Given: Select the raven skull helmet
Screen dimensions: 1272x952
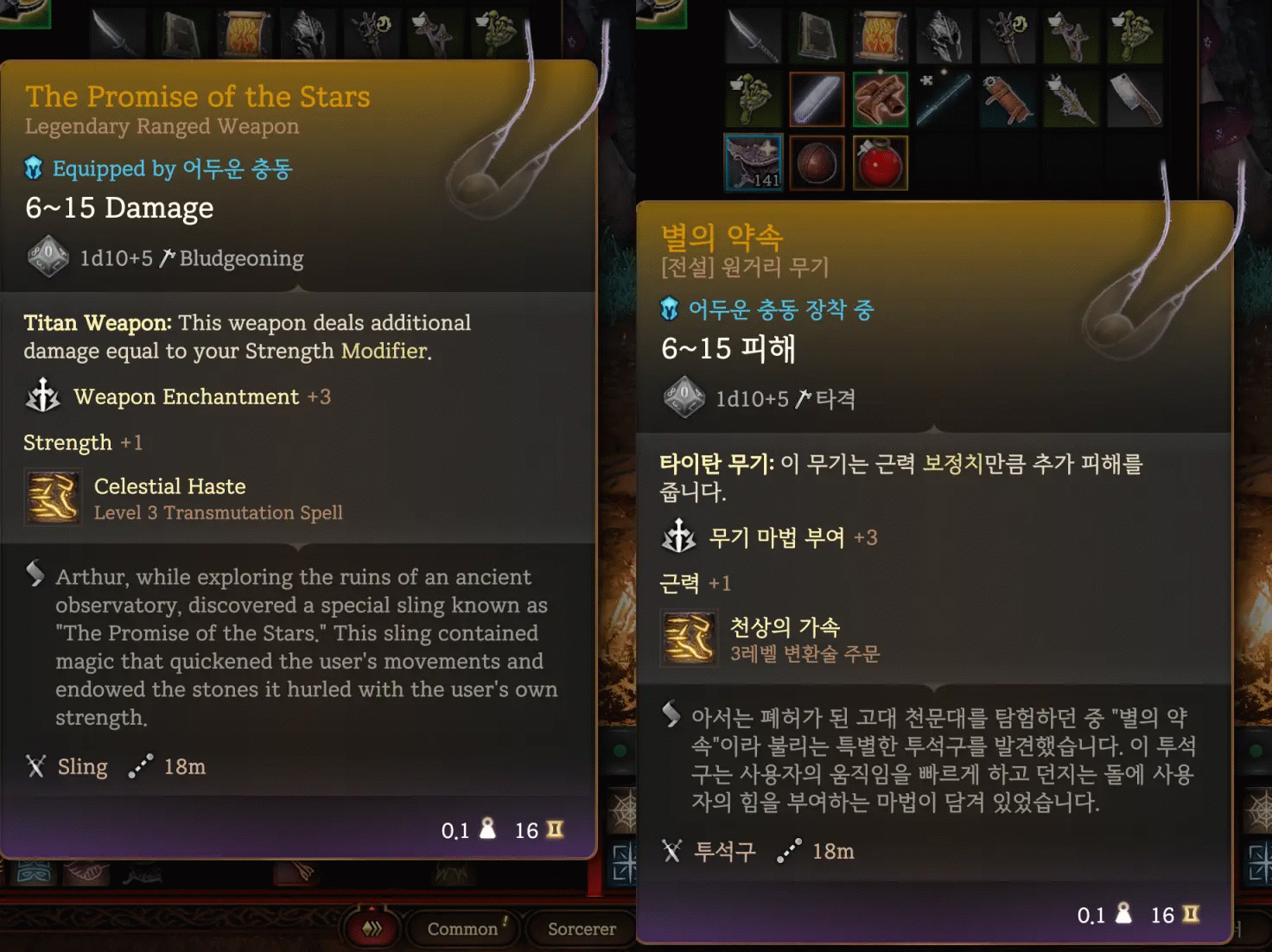Looking at the screenshot, I should point(944,36).
